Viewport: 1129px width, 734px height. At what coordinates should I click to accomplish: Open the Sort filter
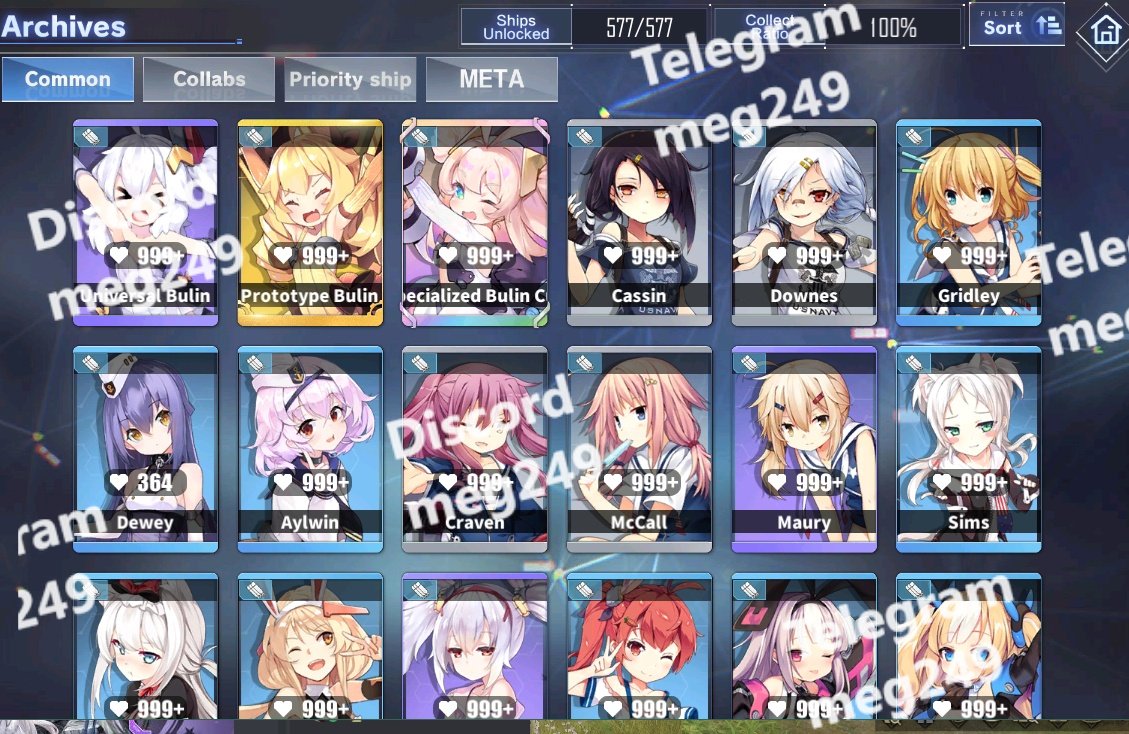point(1016,25)
